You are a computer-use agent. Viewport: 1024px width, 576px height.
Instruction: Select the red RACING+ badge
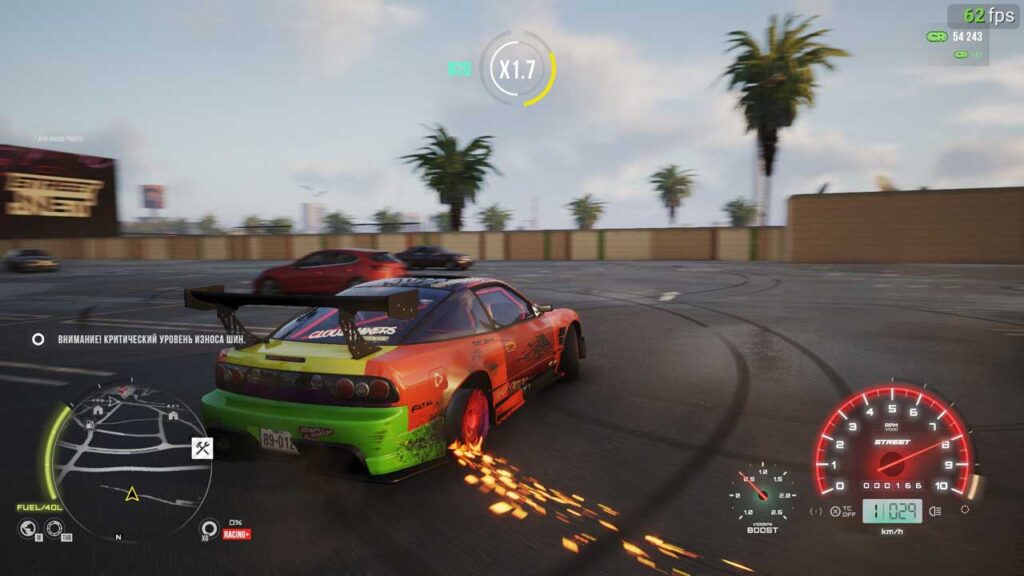coord(236,535)
